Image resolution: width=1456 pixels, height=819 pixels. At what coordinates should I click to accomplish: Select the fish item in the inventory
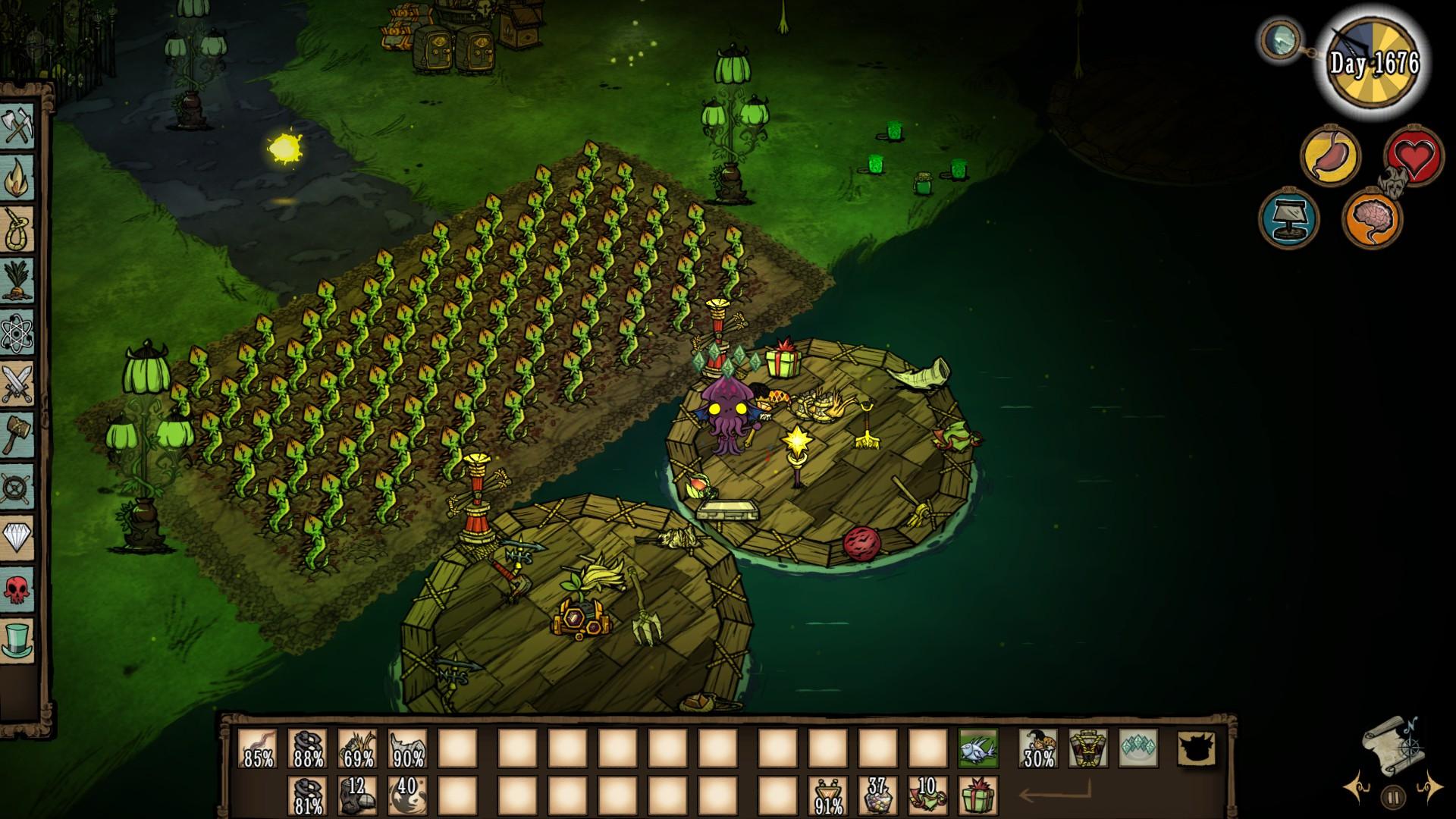click(x=977, y=748)
